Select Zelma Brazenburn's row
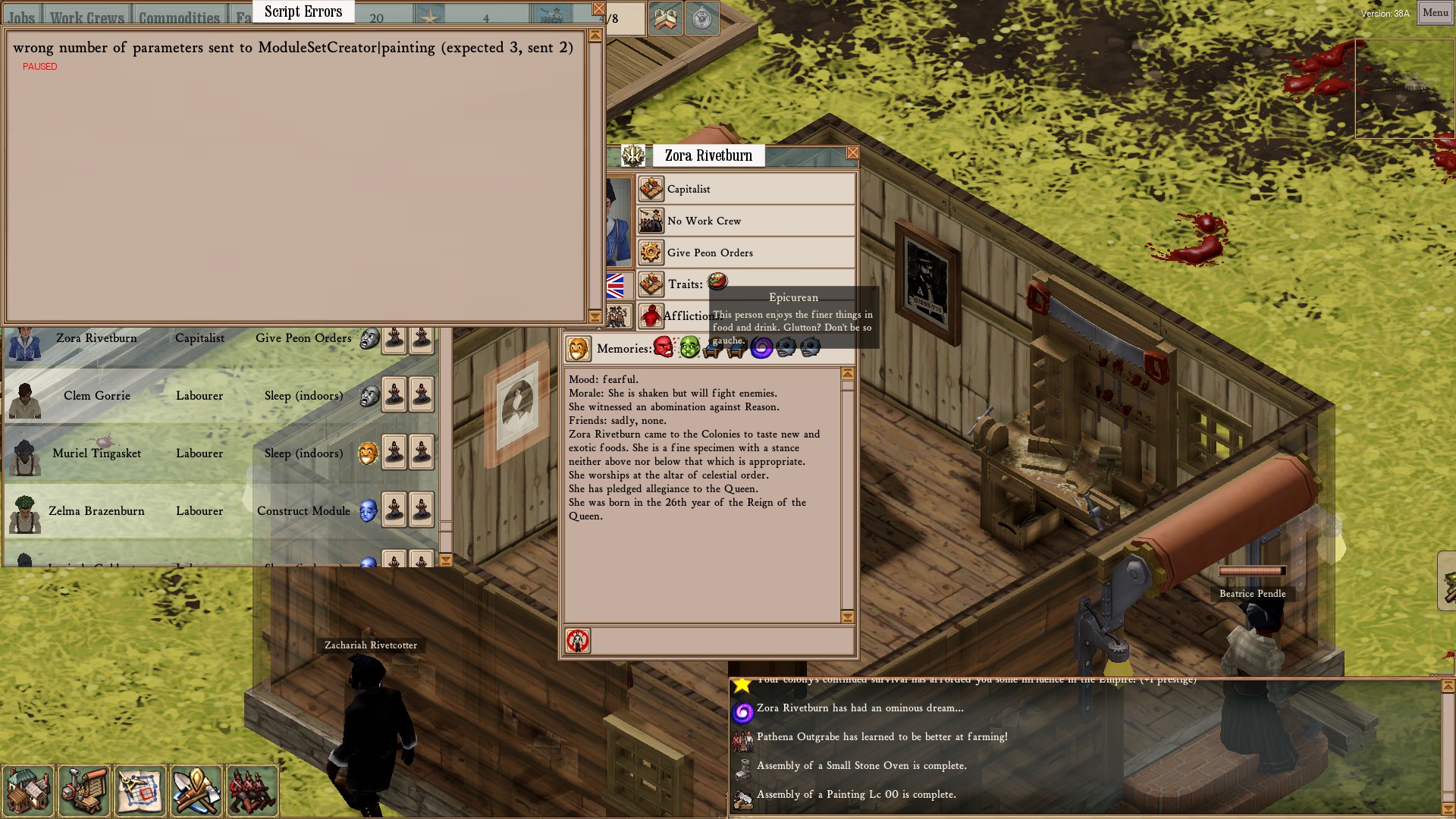 click(97, 511)
